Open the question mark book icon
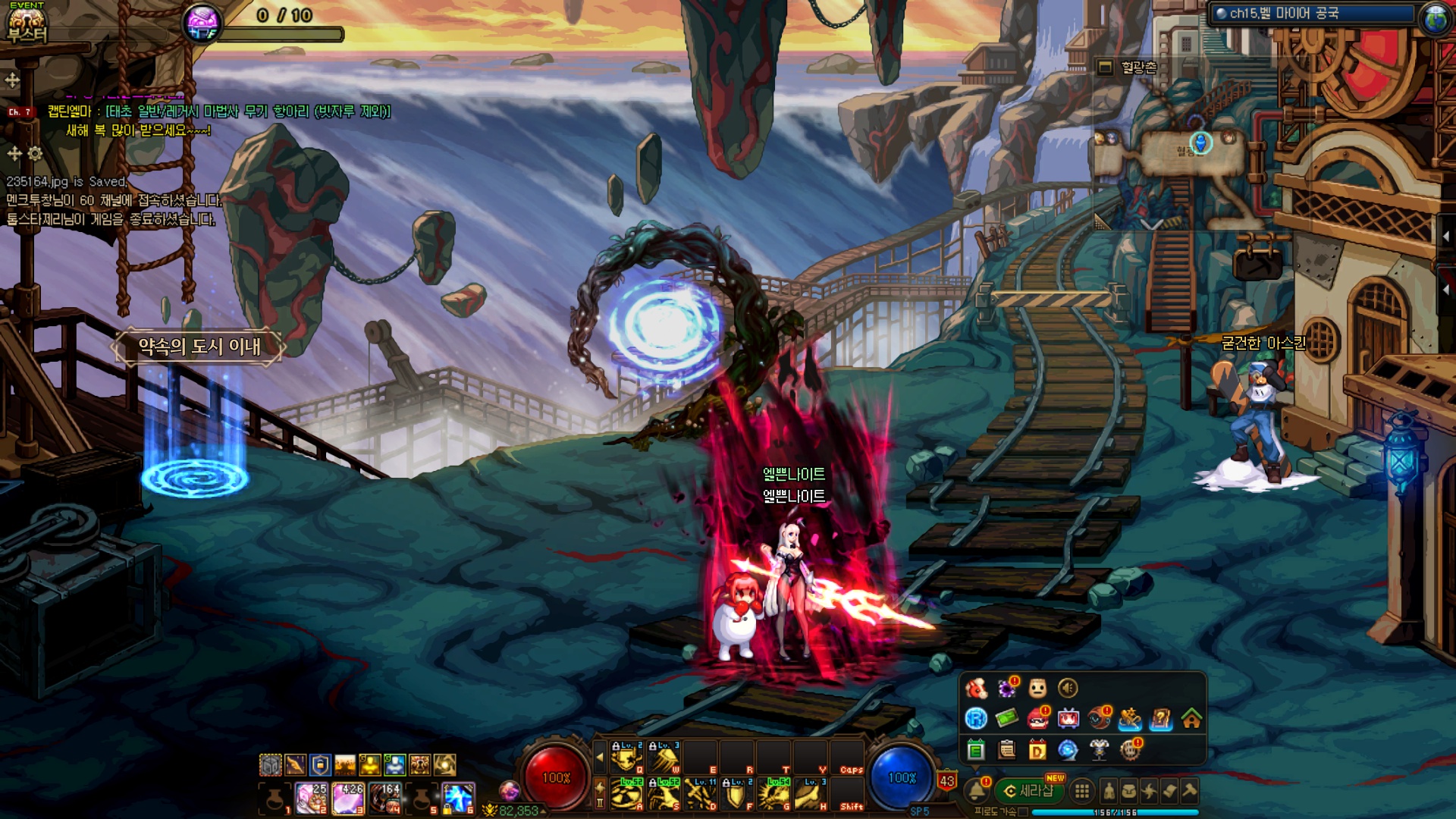This screenshot has width=1456, height=819. pos(1160,718)
